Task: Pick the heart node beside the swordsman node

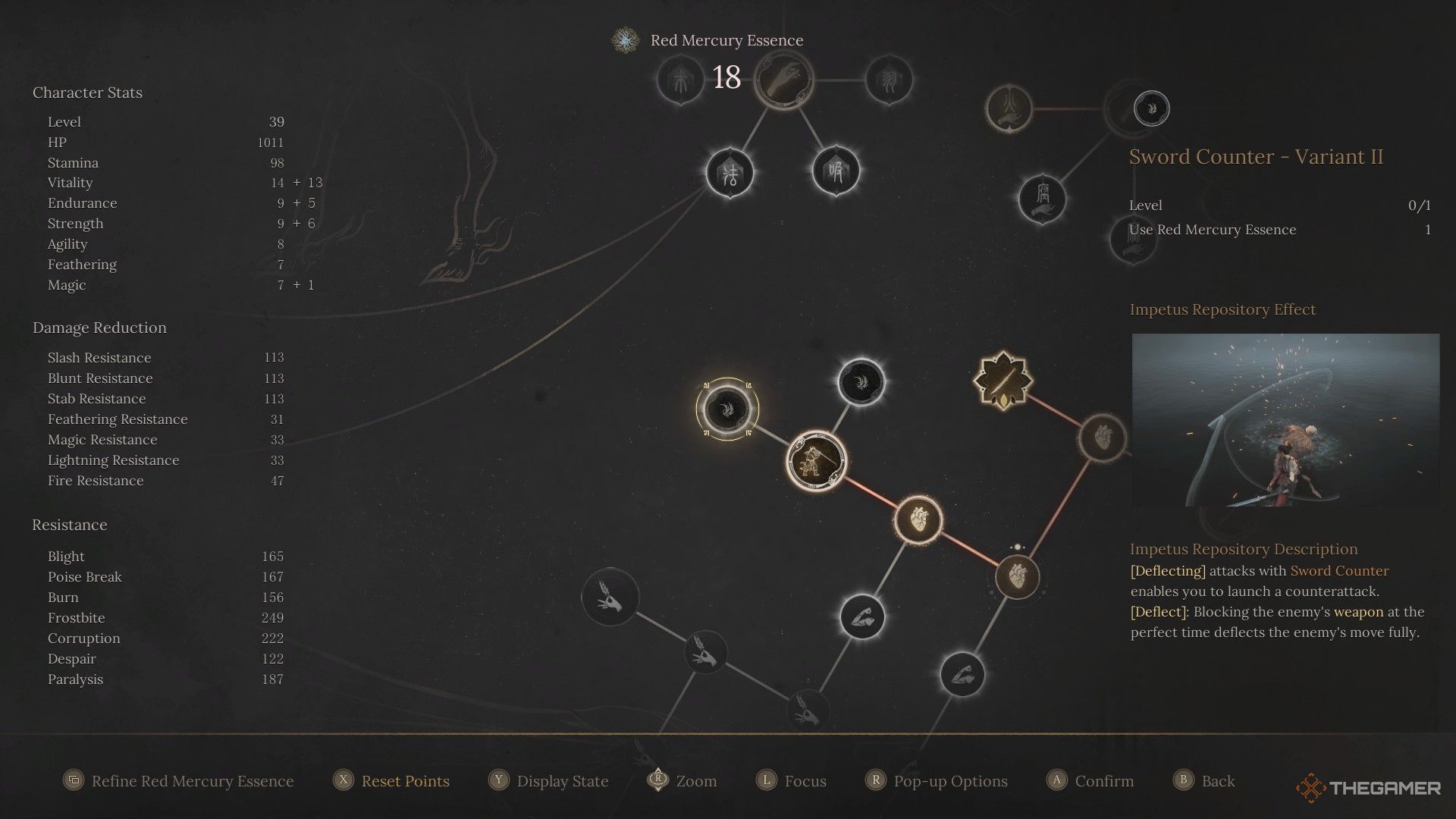Action: click(918, 520)
